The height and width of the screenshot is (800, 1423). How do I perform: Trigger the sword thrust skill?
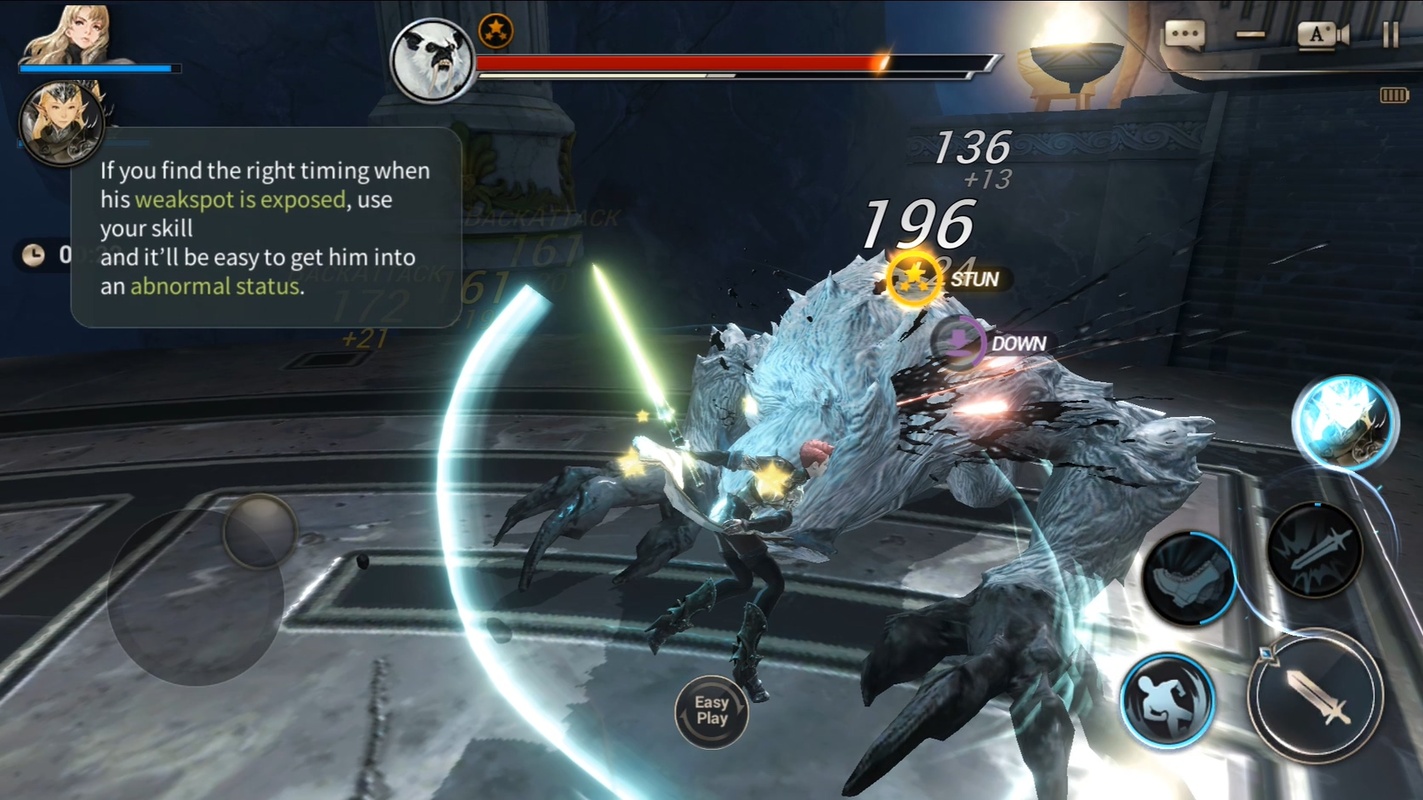pyautogui.click(x=1314, y=551)
